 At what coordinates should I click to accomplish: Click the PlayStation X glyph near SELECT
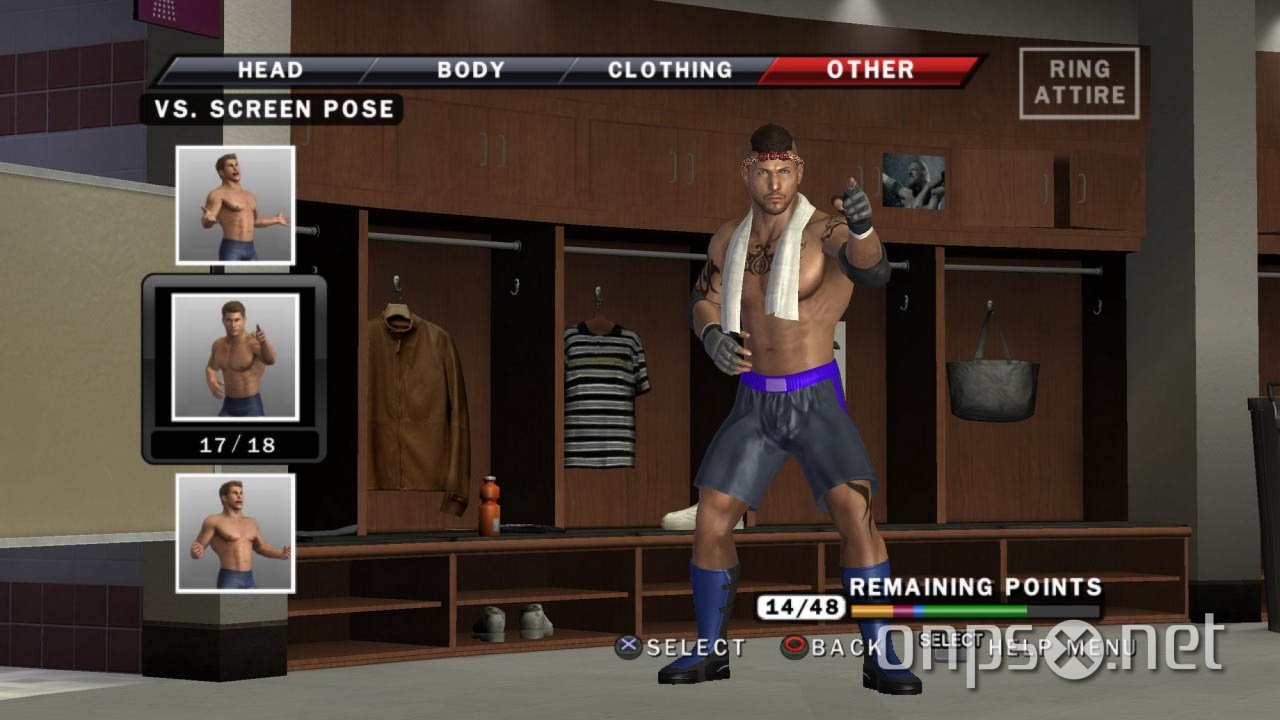pos(626,648)
